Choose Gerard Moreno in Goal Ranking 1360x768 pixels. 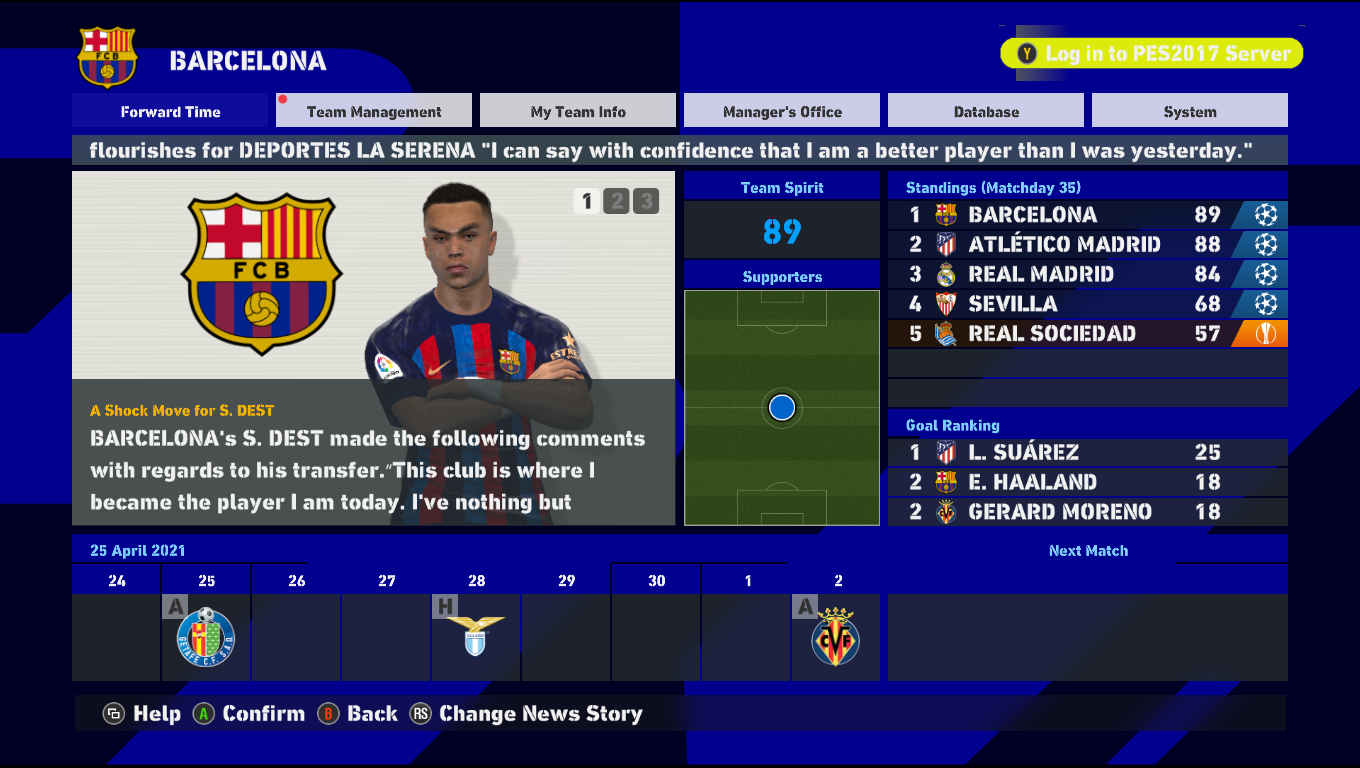click(x=1087, y=512)
